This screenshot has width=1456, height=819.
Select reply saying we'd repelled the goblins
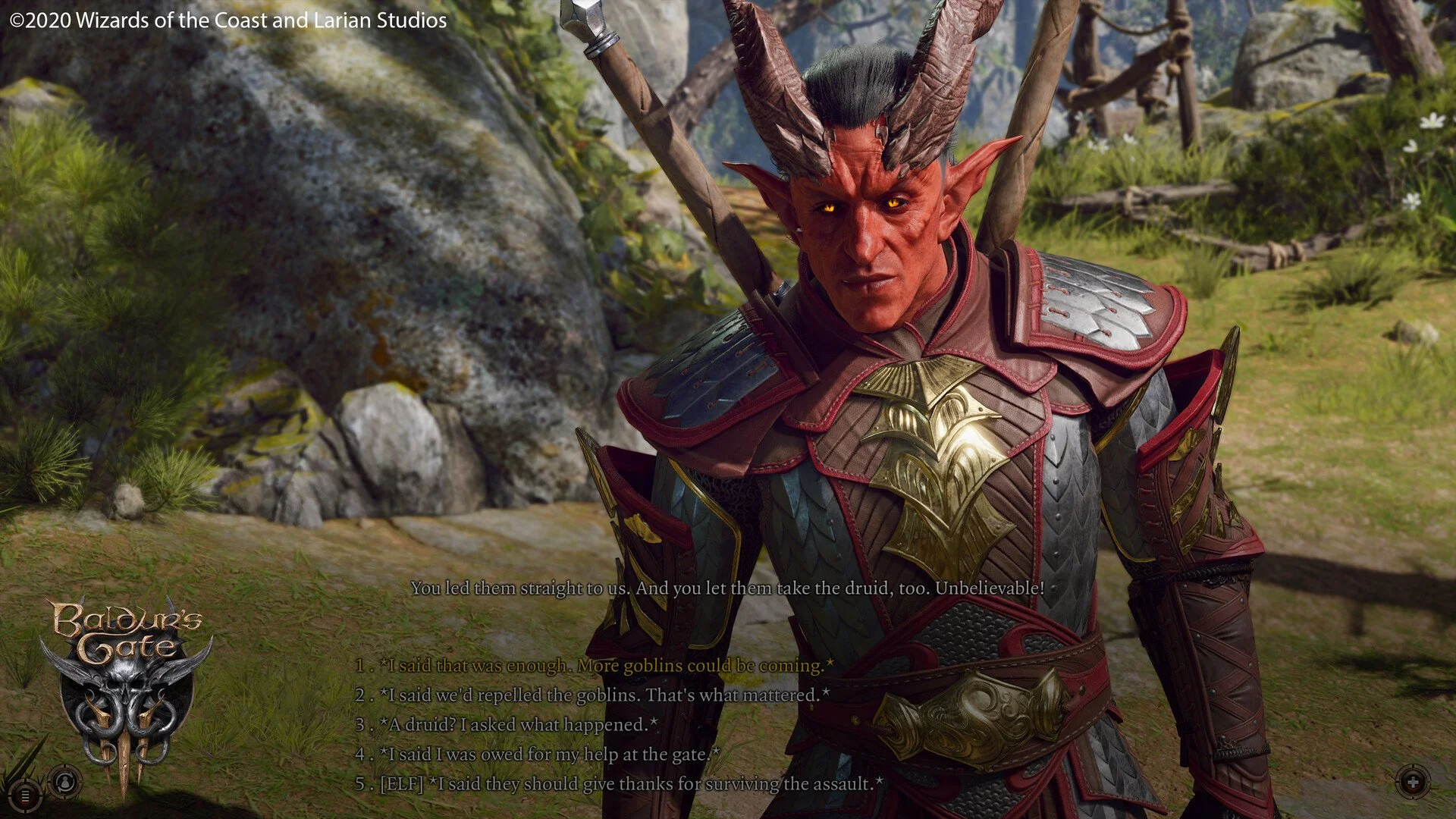coord(604,695)
